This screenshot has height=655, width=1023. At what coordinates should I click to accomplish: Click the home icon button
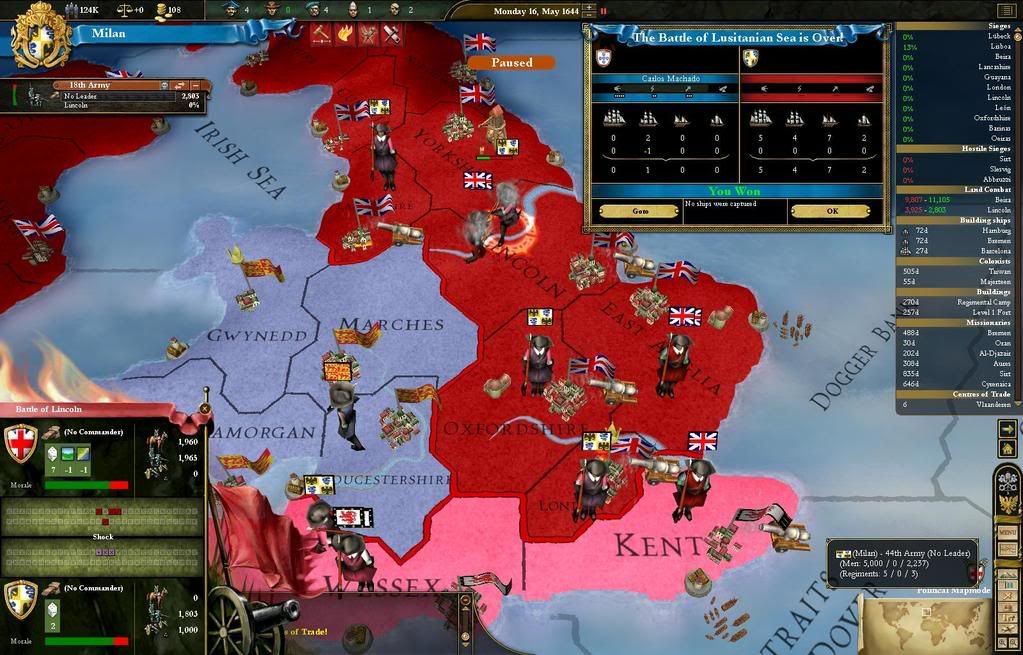pos(1007,450)
